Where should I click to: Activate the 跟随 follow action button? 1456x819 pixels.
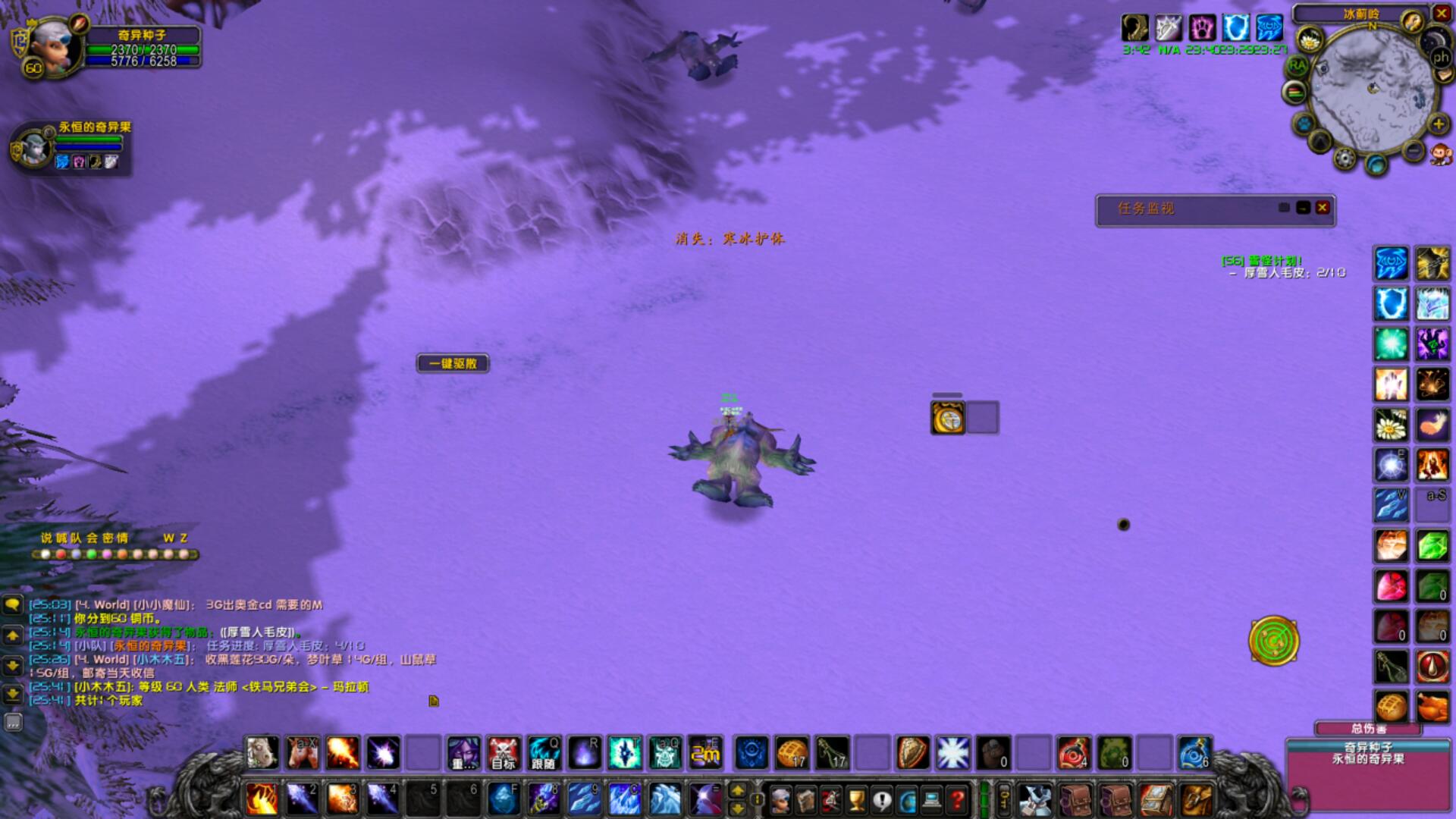point(544,753)
